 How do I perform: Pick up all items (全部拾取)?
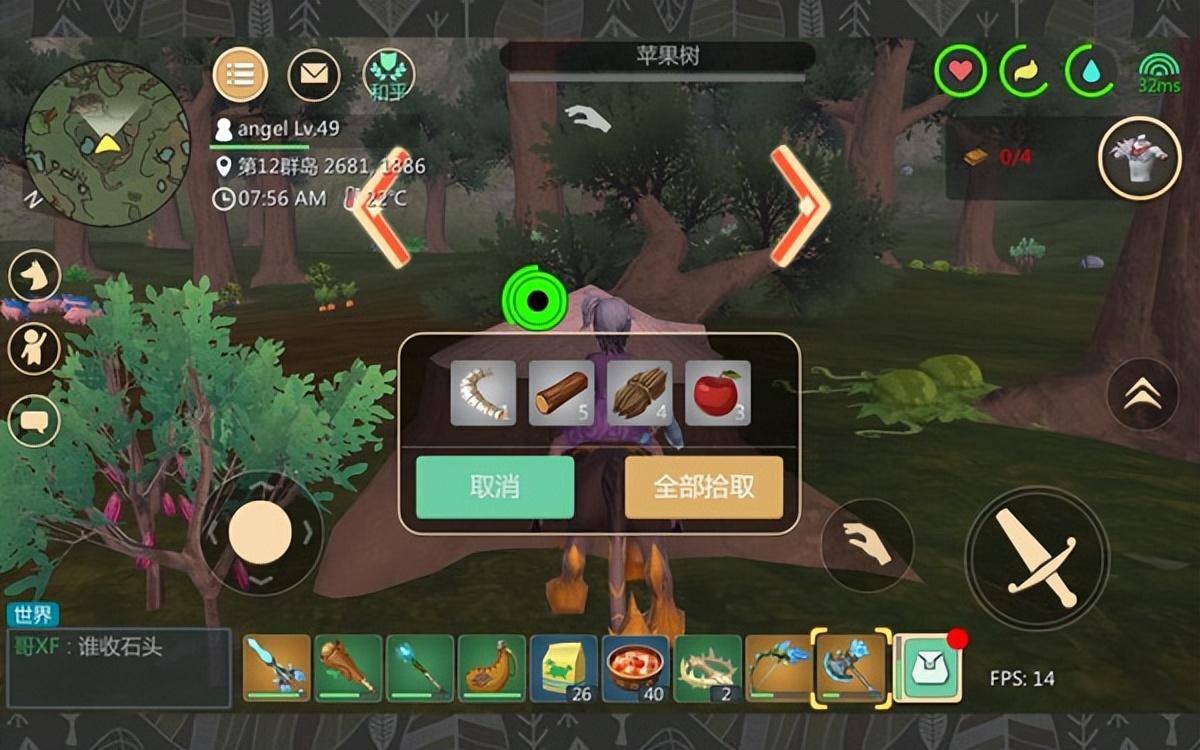(x=704, y=487)
